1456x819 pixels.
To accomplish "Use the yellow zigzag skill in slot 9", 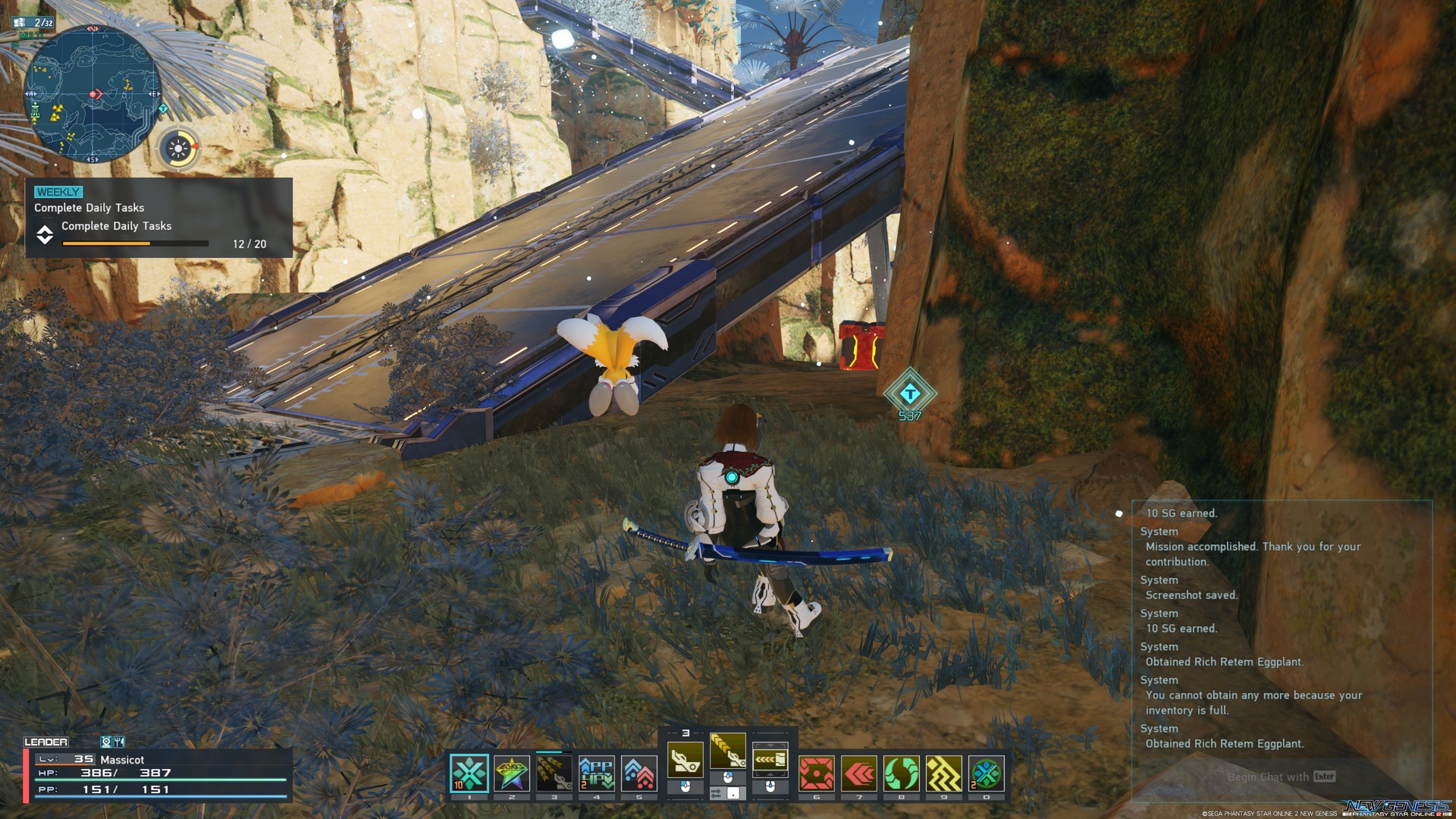I will point(944,774).
